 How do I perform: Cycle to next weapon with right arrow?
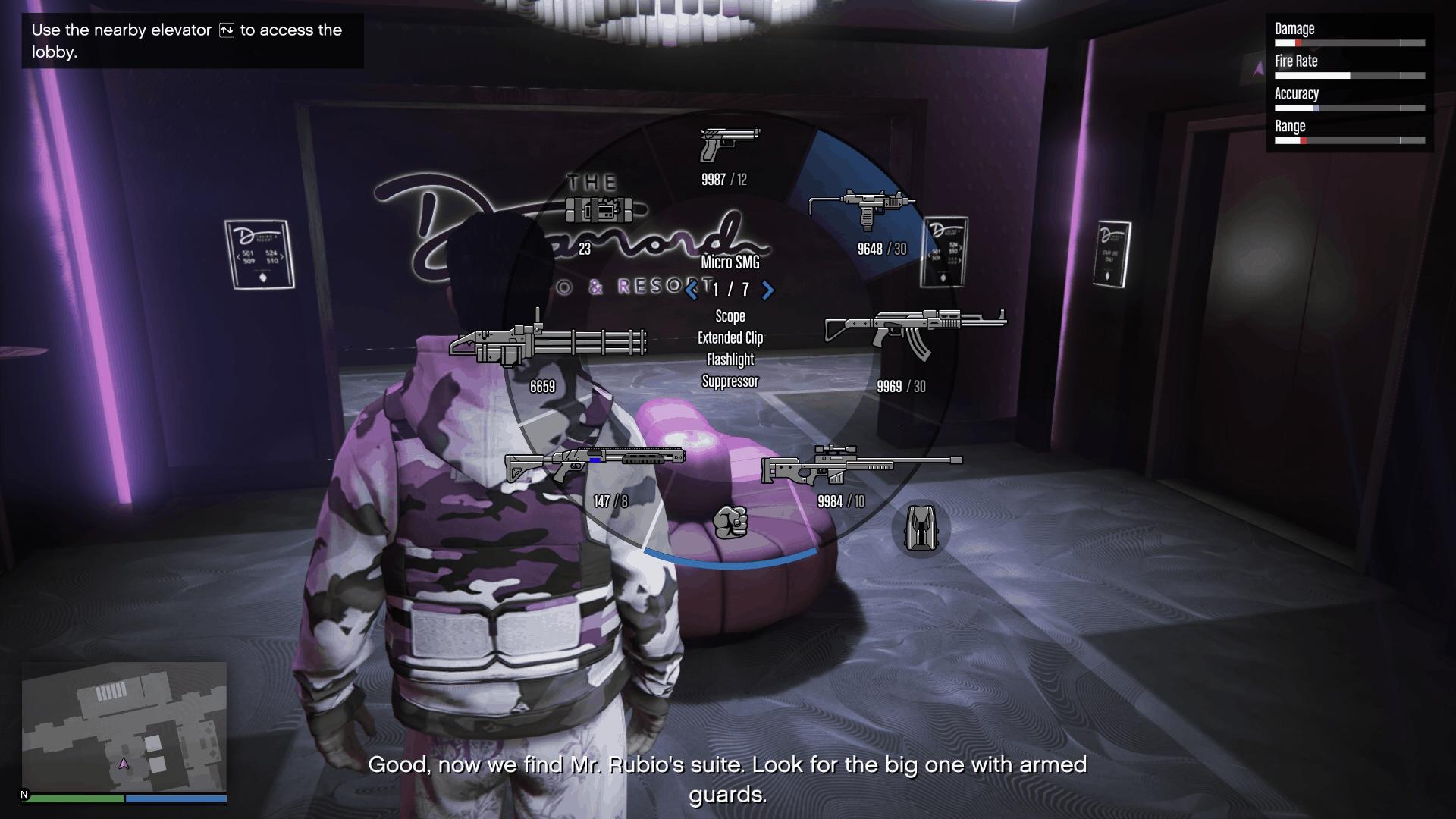coord(767,290)
